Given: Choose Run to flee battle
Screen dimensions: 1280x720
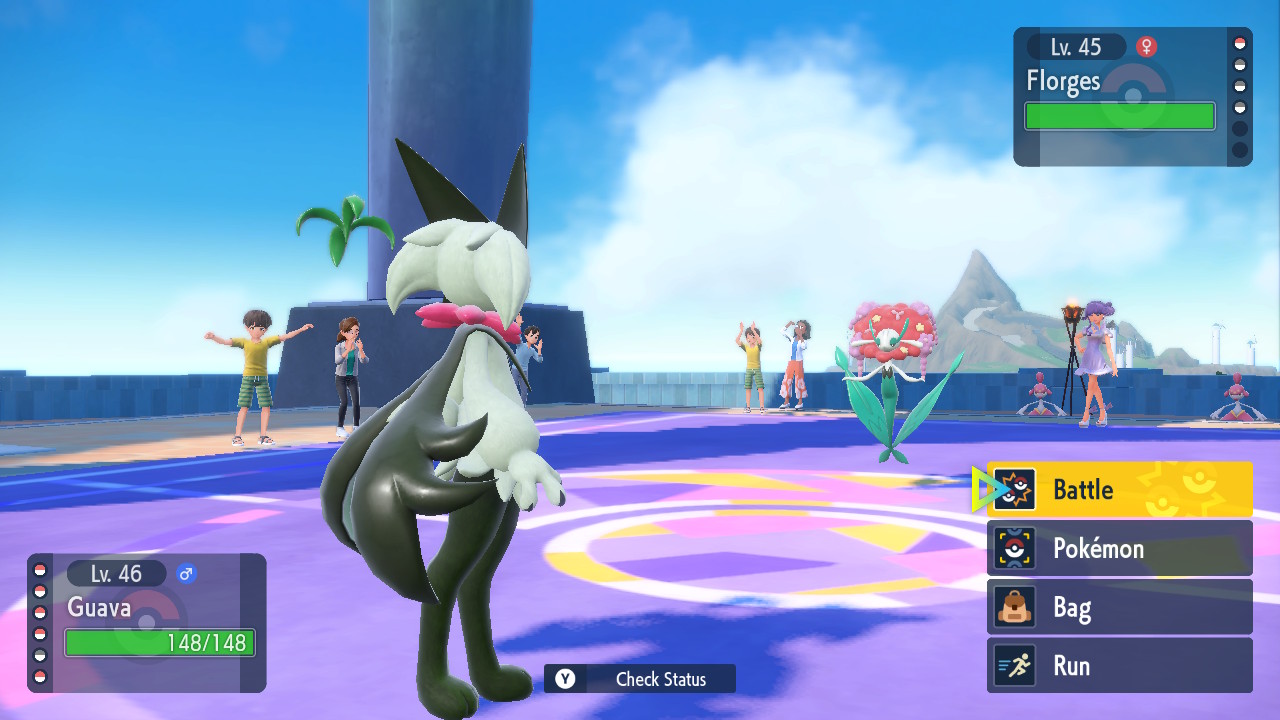Looking at the screenshot, I should (1119, 666).
